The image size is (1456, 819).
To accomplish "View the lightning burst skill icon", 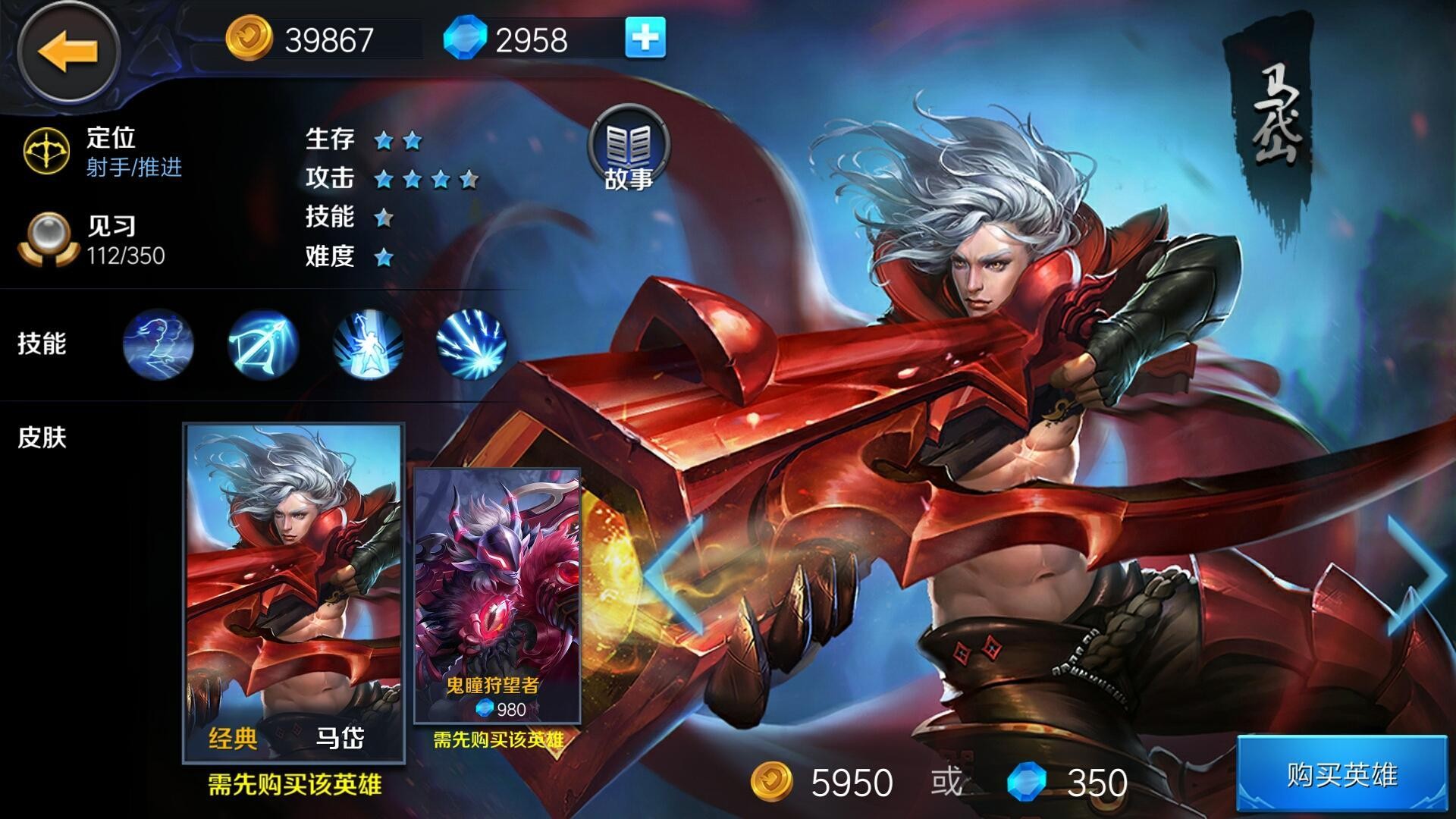I will click(472, 344).
